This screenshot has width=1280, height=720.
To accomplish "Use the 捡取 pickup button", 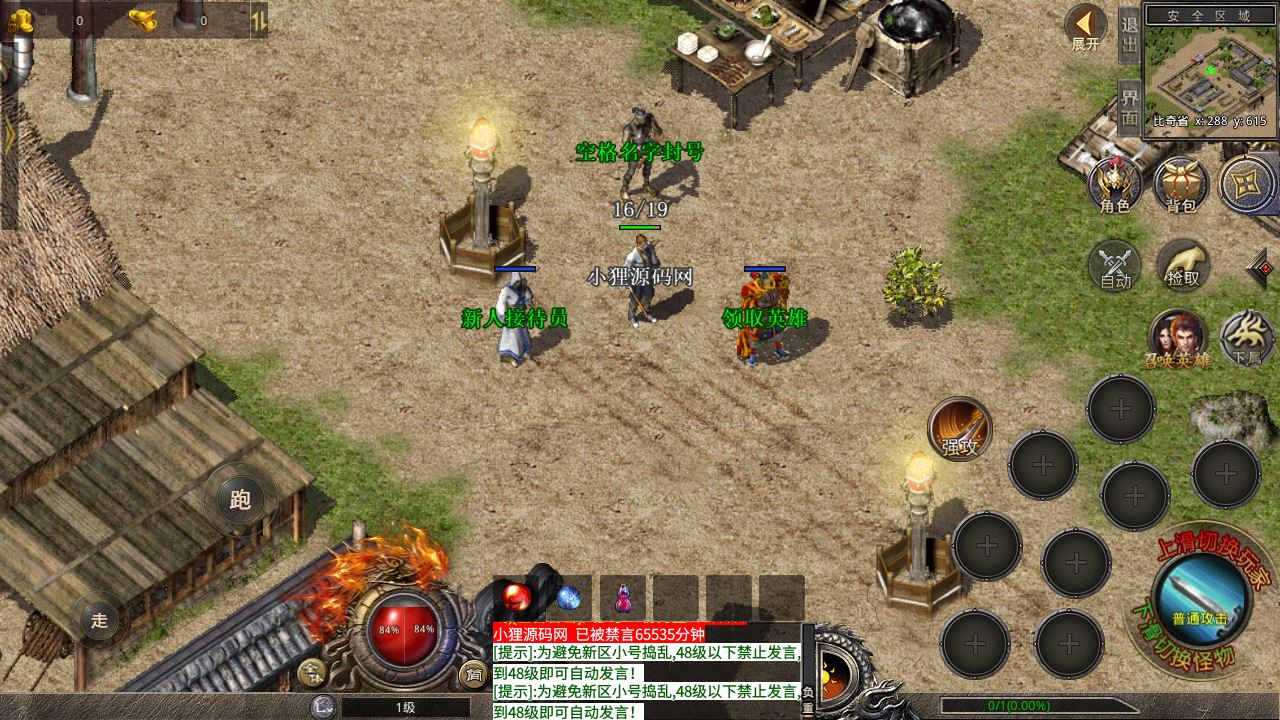I will [1183, 265].
